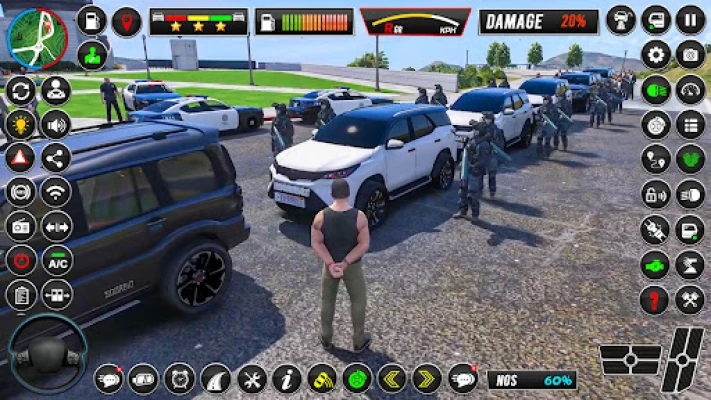Select the right chevron arrow button

427,378
